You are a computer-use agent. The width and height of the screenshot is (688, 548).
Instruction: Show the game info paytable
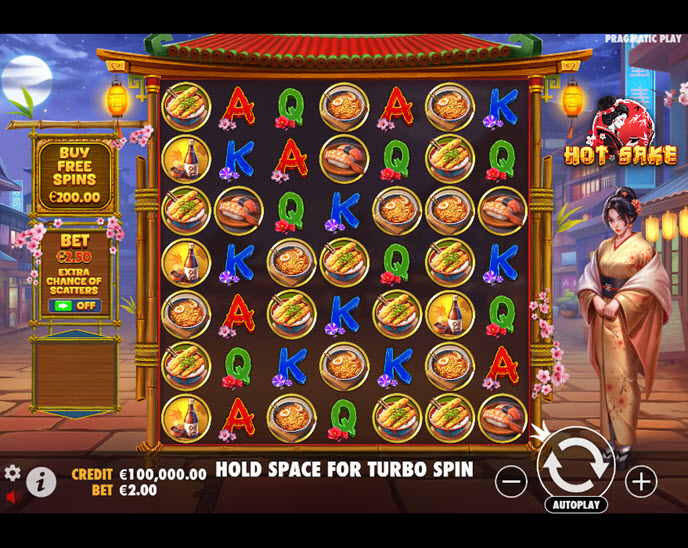tap(41, 482)
